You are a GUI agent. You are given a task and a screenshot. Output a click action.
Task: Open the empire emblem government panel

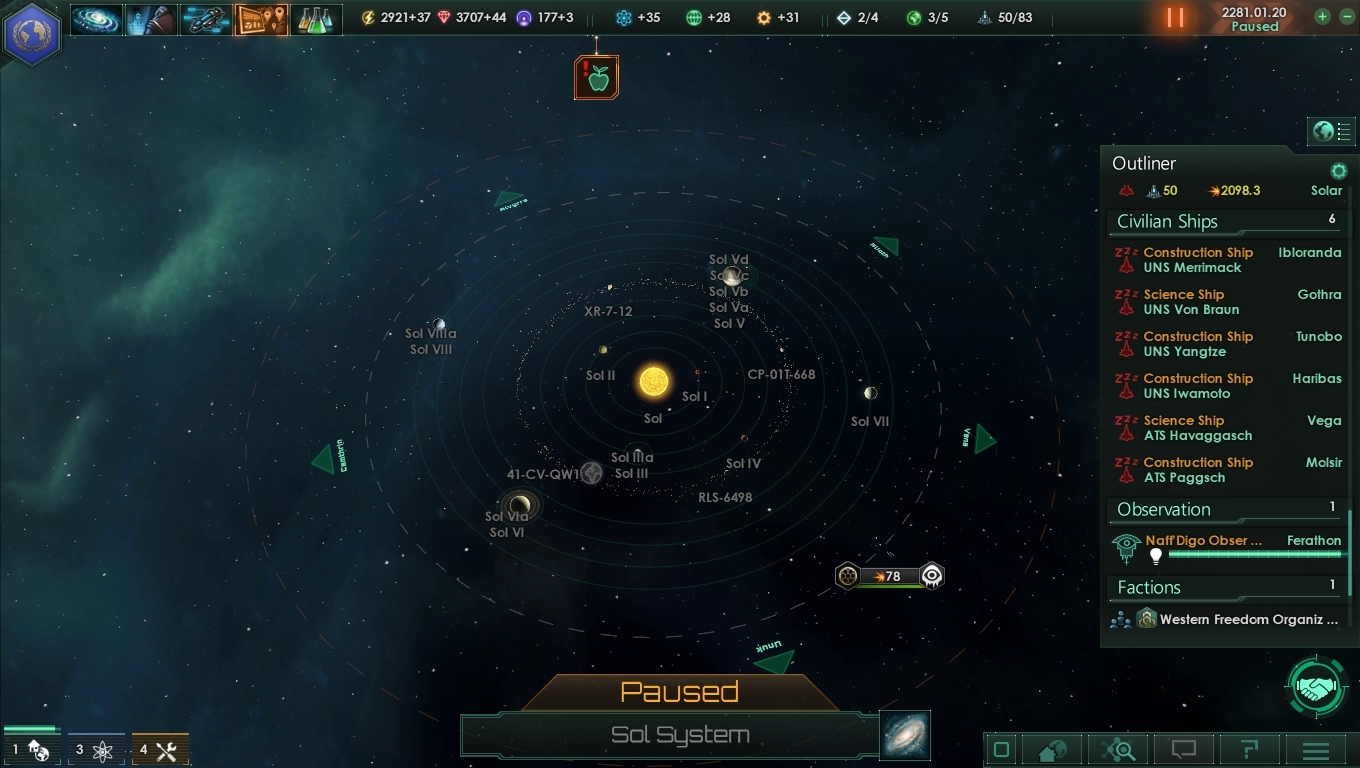[33, 31]
